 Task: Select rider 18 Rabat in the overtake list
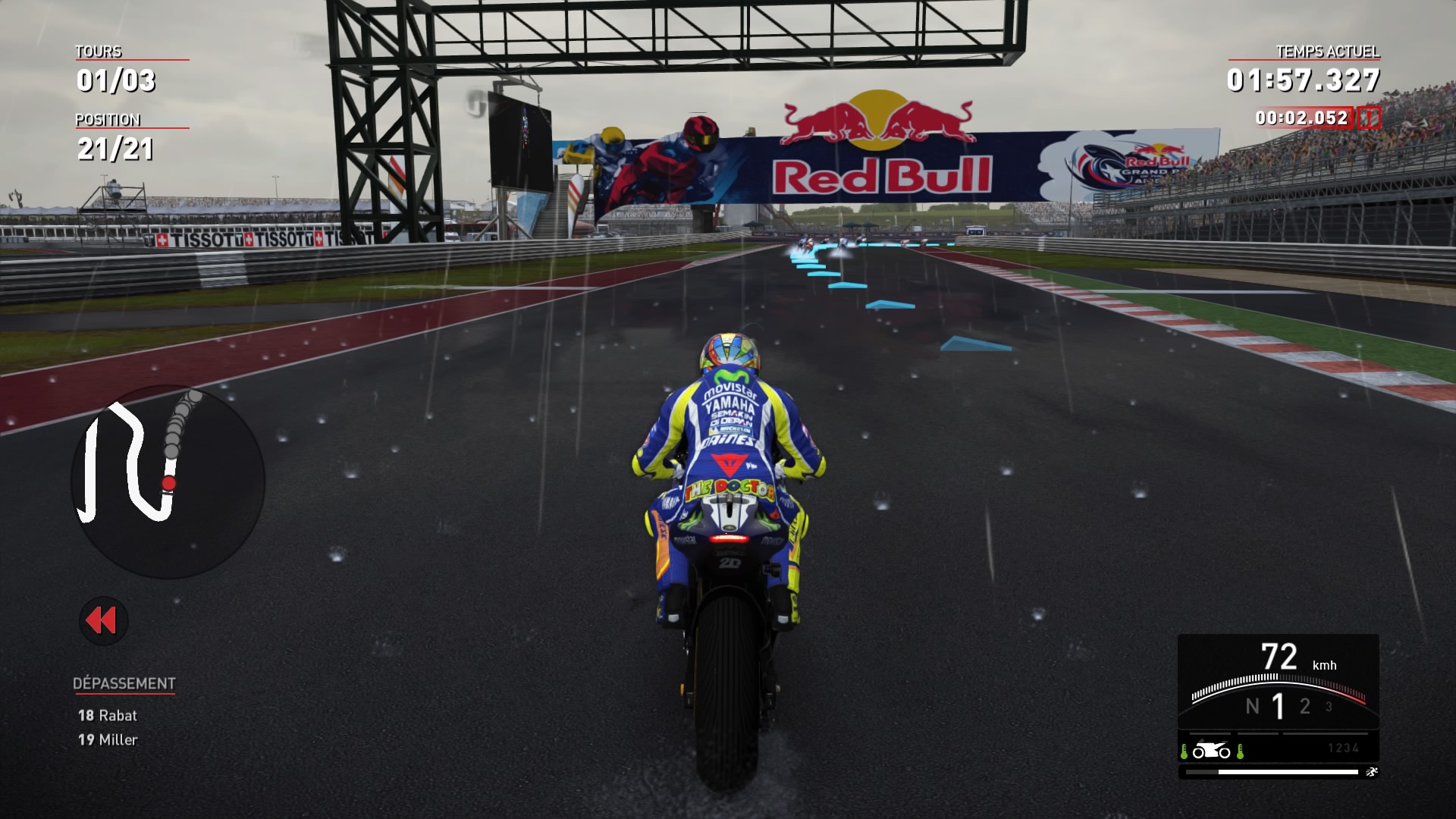click(x=108, y=715)
